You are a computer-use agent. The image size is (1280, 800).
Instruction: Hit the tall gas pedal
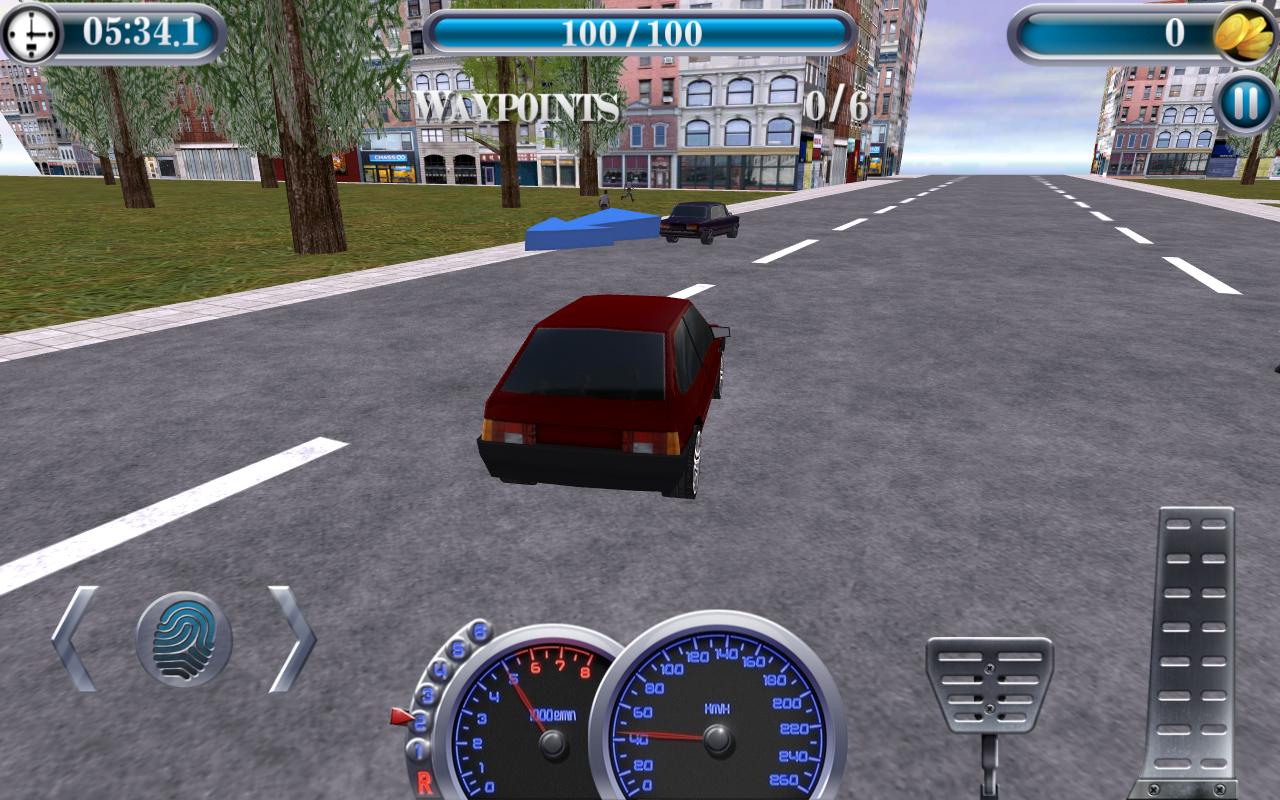coord(1194,650)
